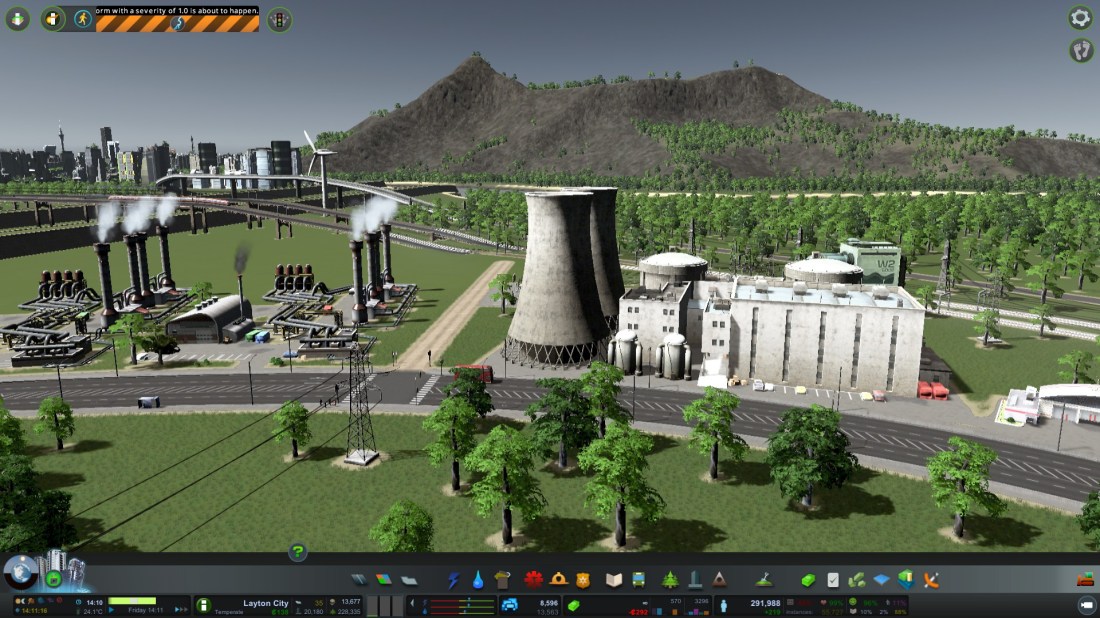Open the education book menu
The width and height of the screenshot is (1100, 618).
613,580
